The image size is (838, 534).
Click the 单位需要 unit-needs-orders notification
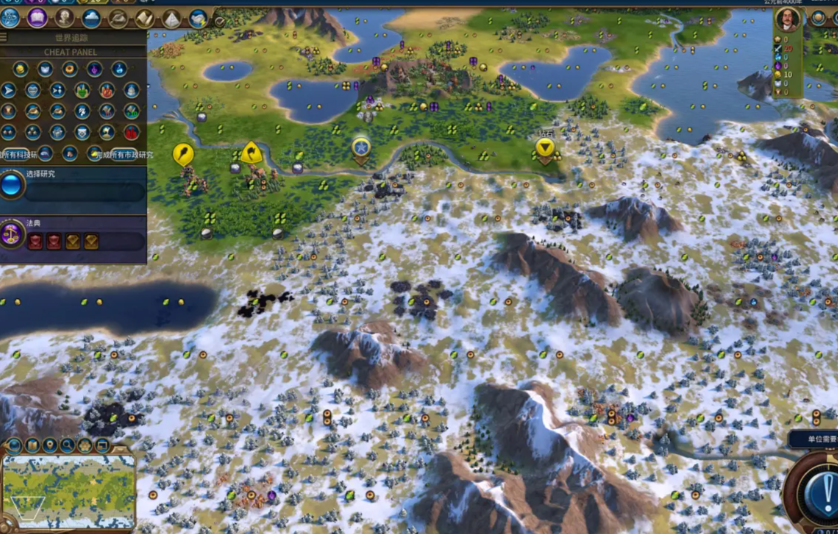coord(812,439)
